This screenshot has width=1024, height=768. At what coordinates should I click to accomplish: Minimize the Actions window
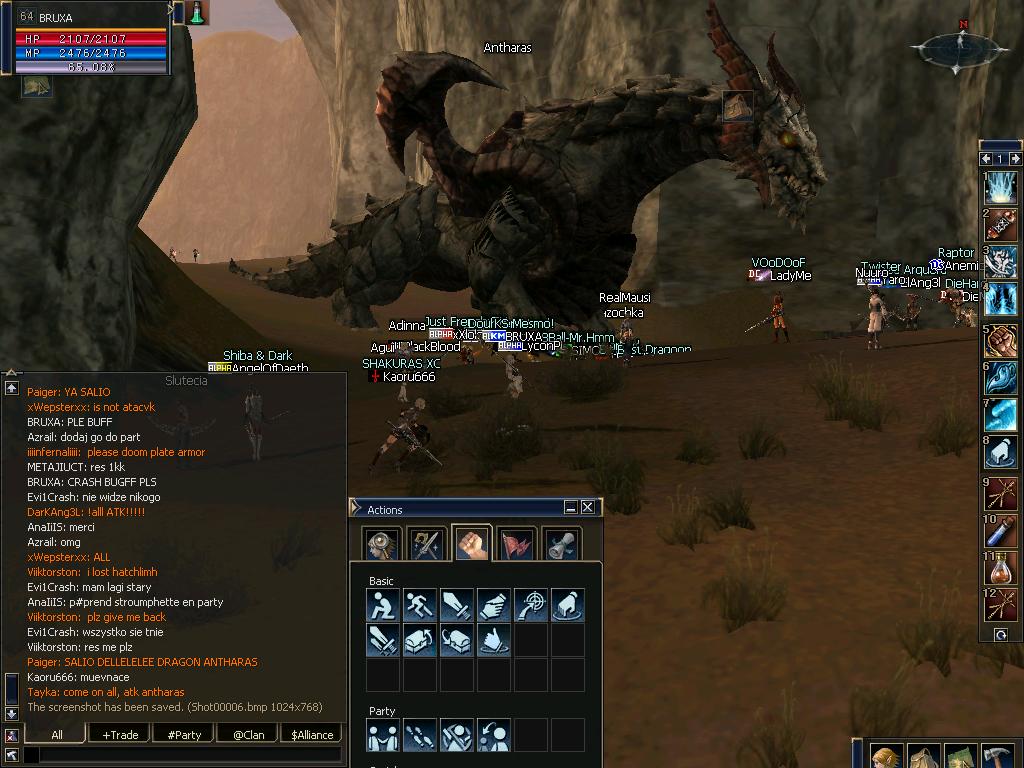click(x=570, y=507)
